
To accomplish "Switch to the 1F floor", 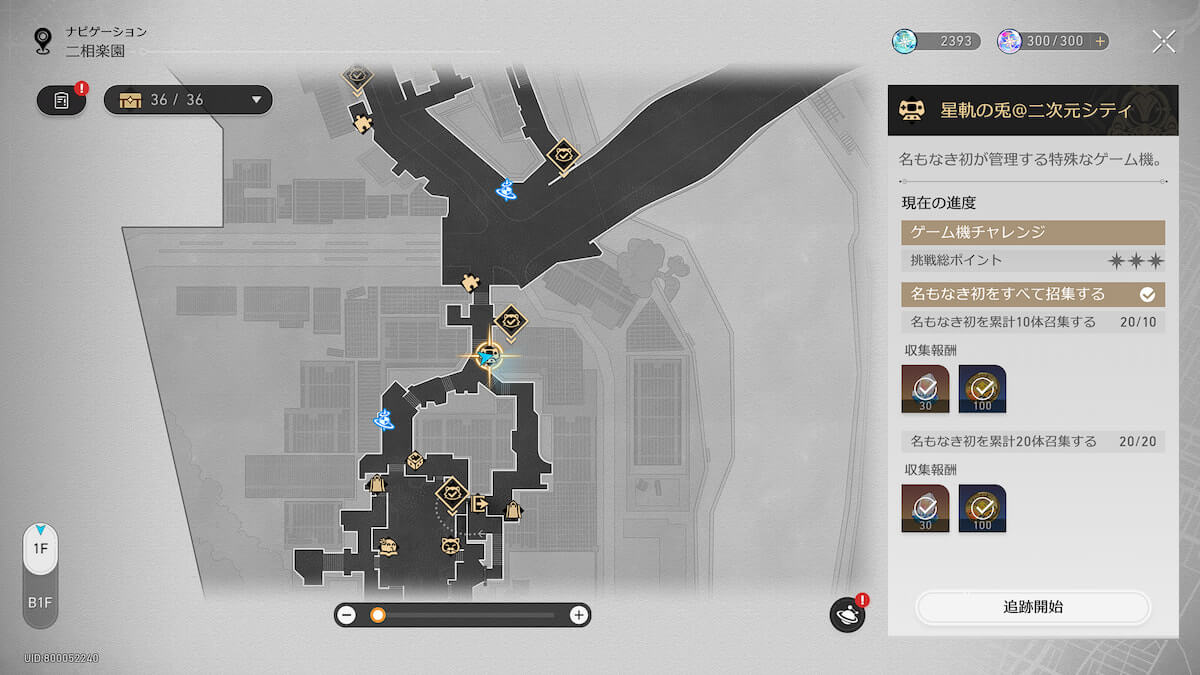I will [x=40, y=549].
